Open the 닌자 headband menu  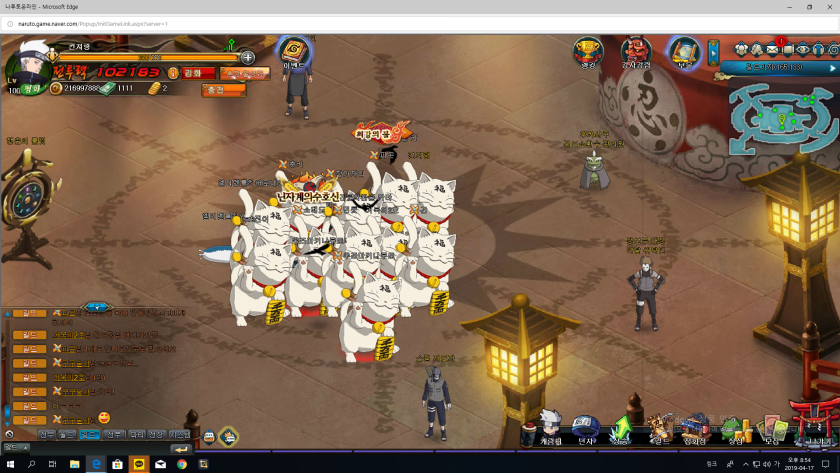(x=586, y=429)
